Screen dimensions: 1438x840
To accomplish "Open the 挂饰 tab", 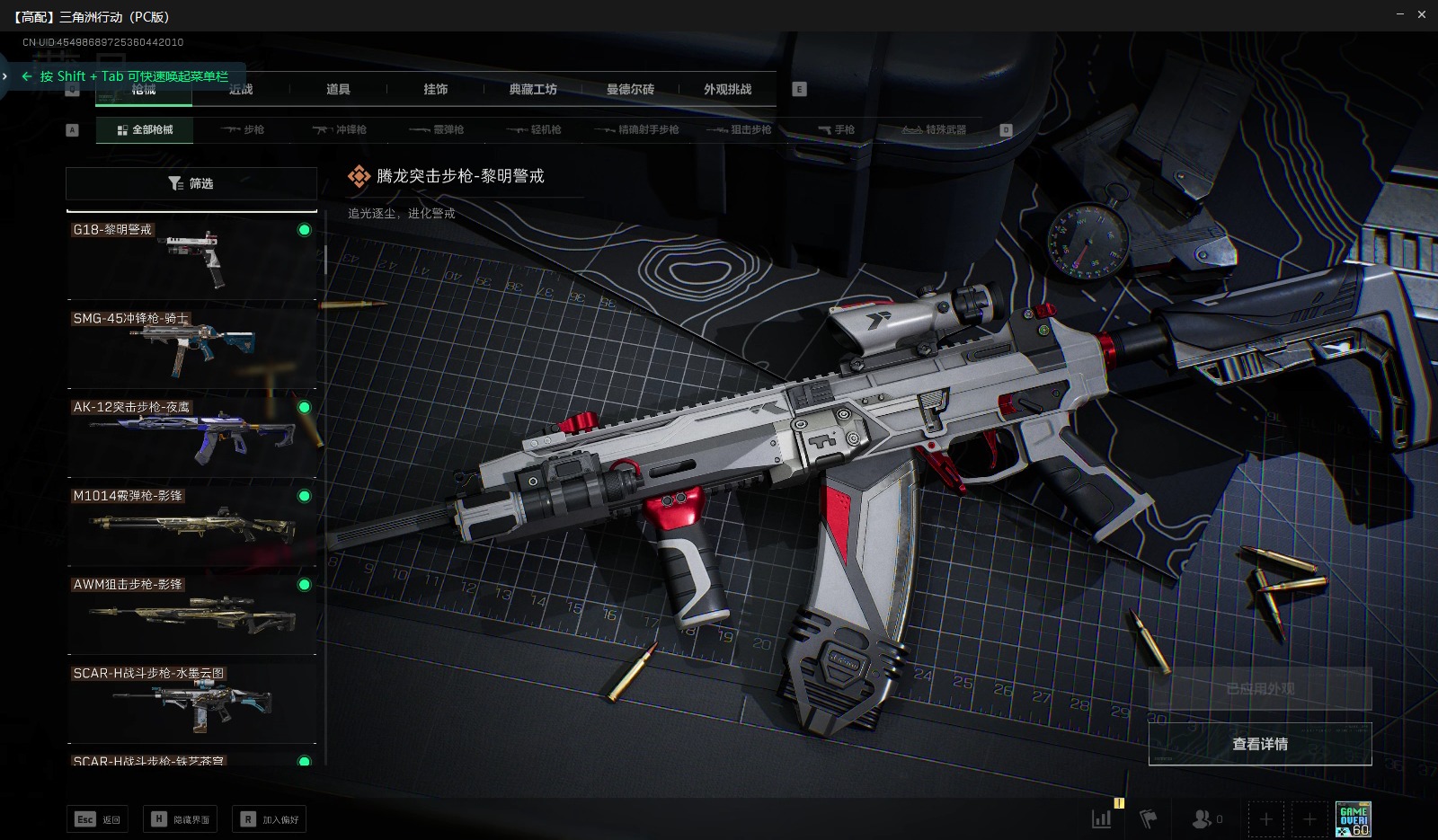I will pyautogui.click(x=436, y=90).
